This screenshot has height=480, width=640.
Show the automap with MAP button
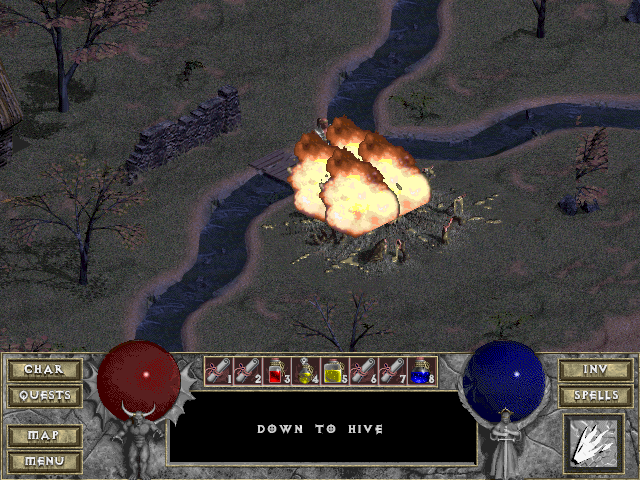click(x=45, y=436)
